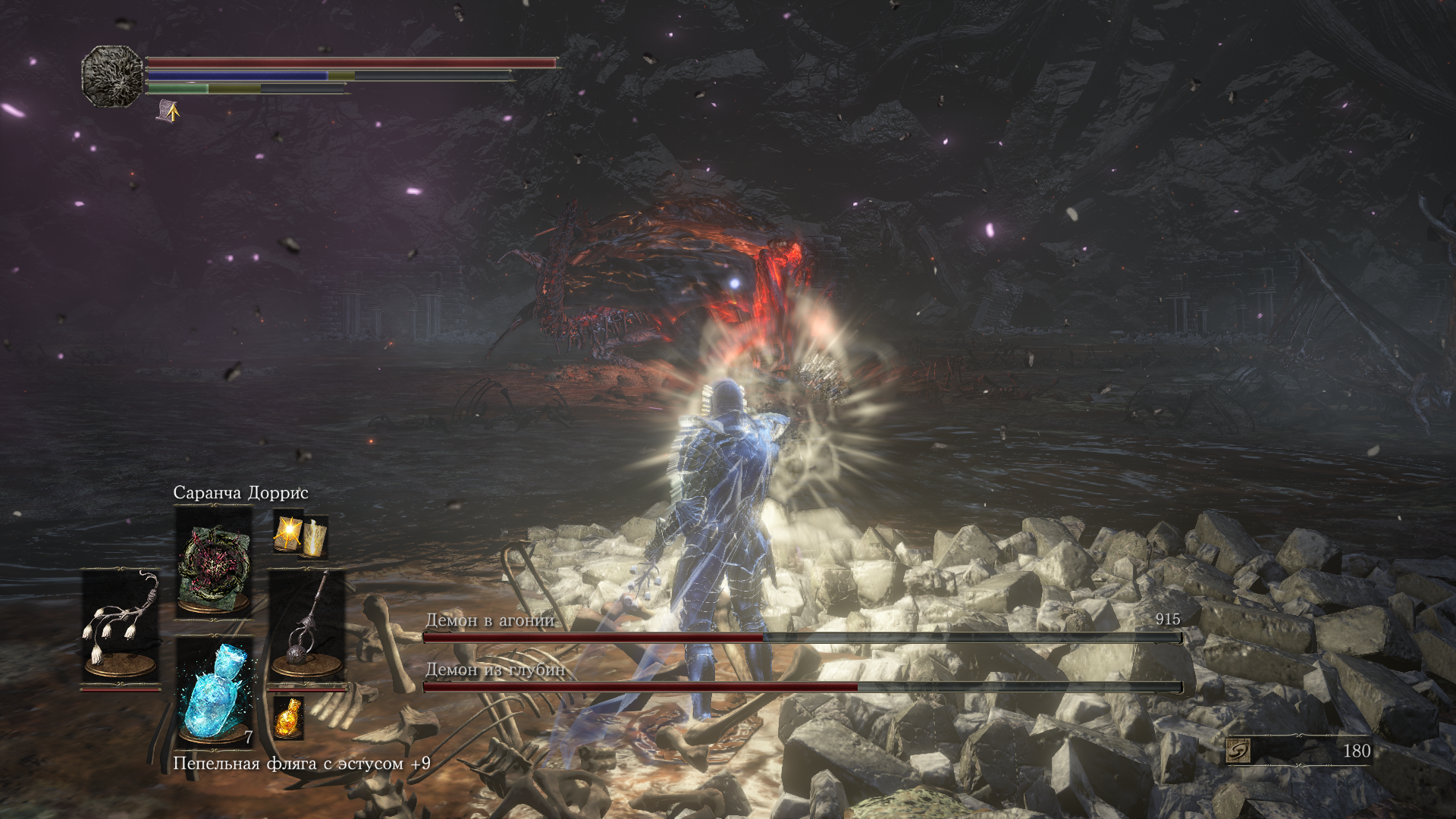Choose the lightning pillar miracle scroll icon

(x=315, y=535)
